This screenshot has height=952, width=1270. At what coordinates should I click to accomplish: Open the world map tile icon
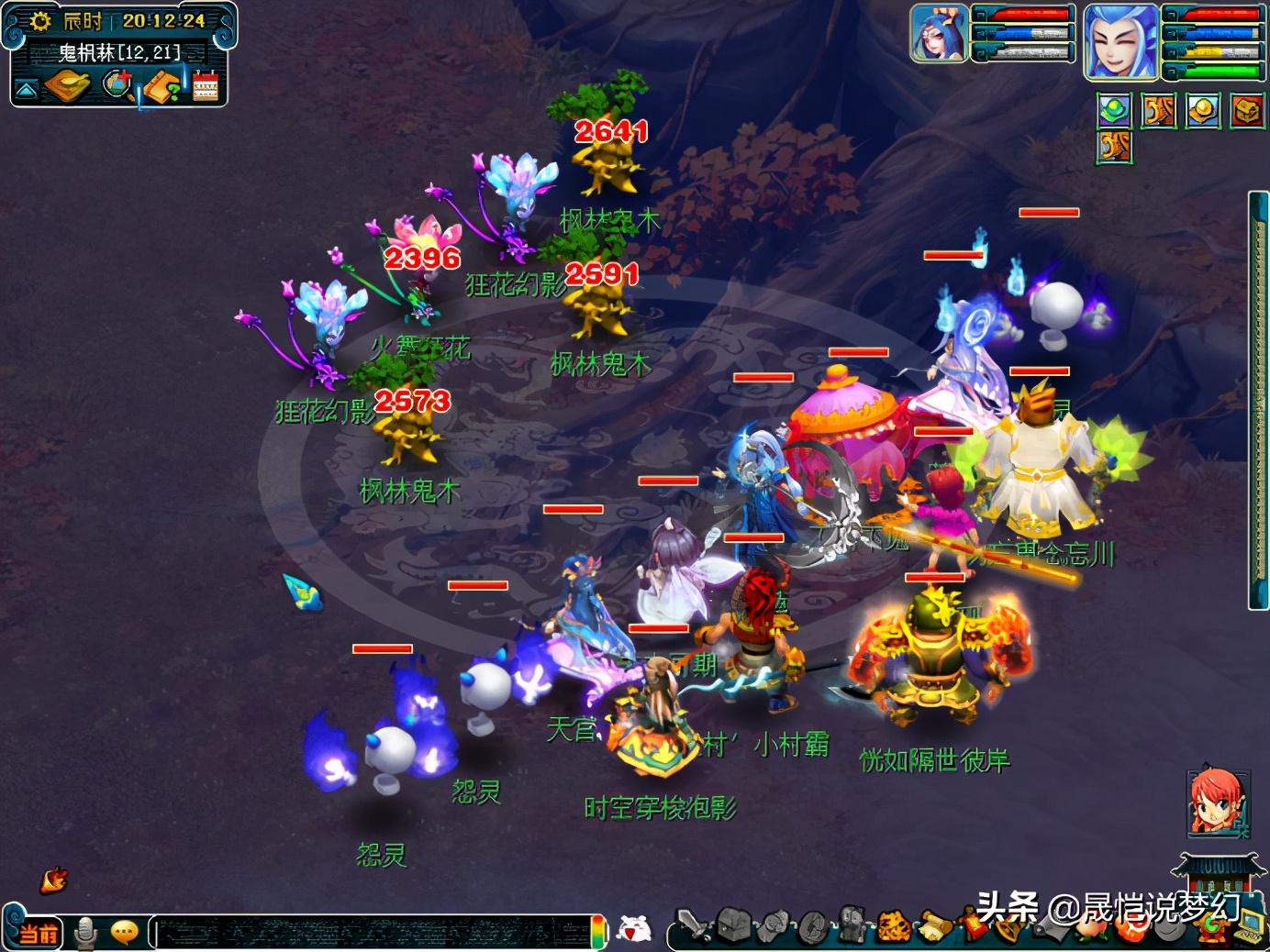(x=68, y=86)
